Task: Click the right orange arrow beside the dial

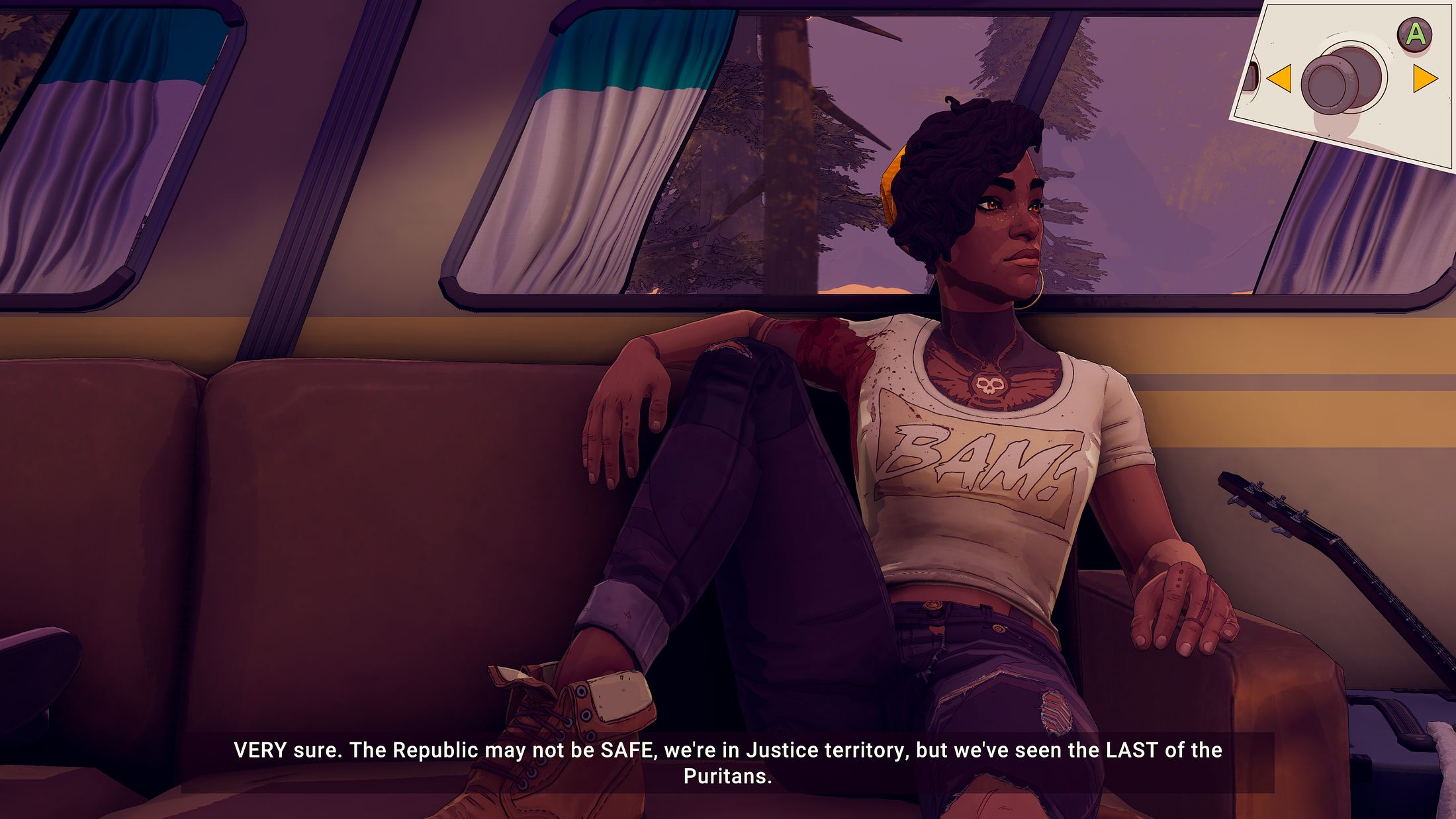Action: [1424, 78]
